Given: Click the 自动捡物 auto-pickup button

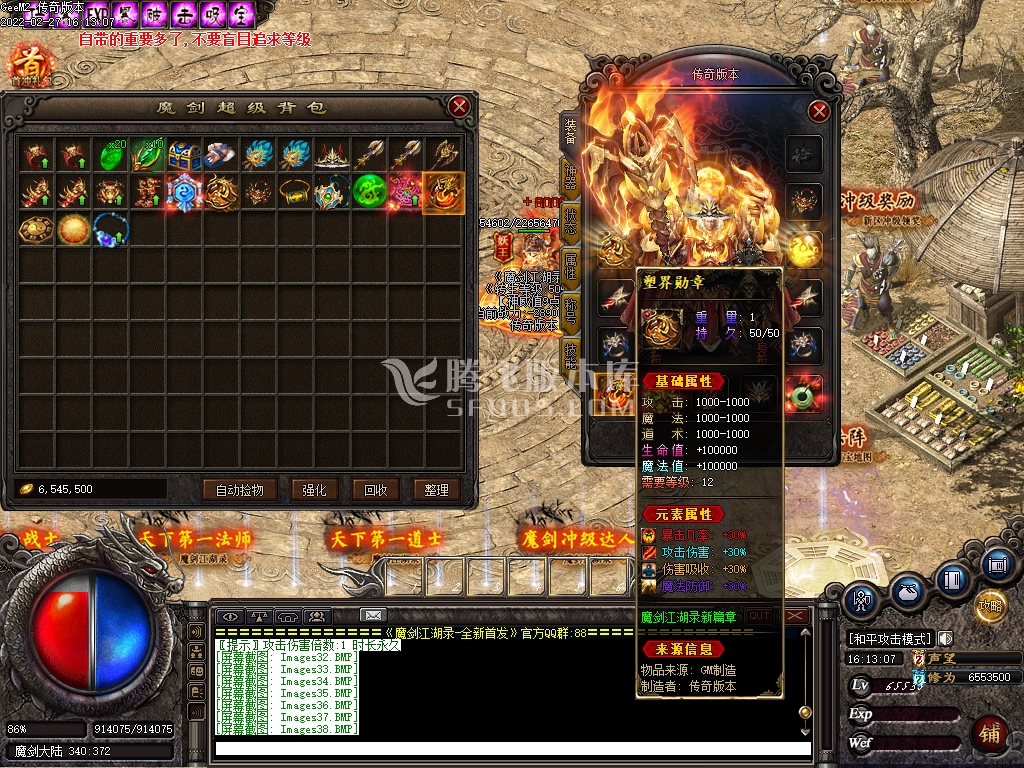Looking at the screenshot, I should [x=239, y=490].
